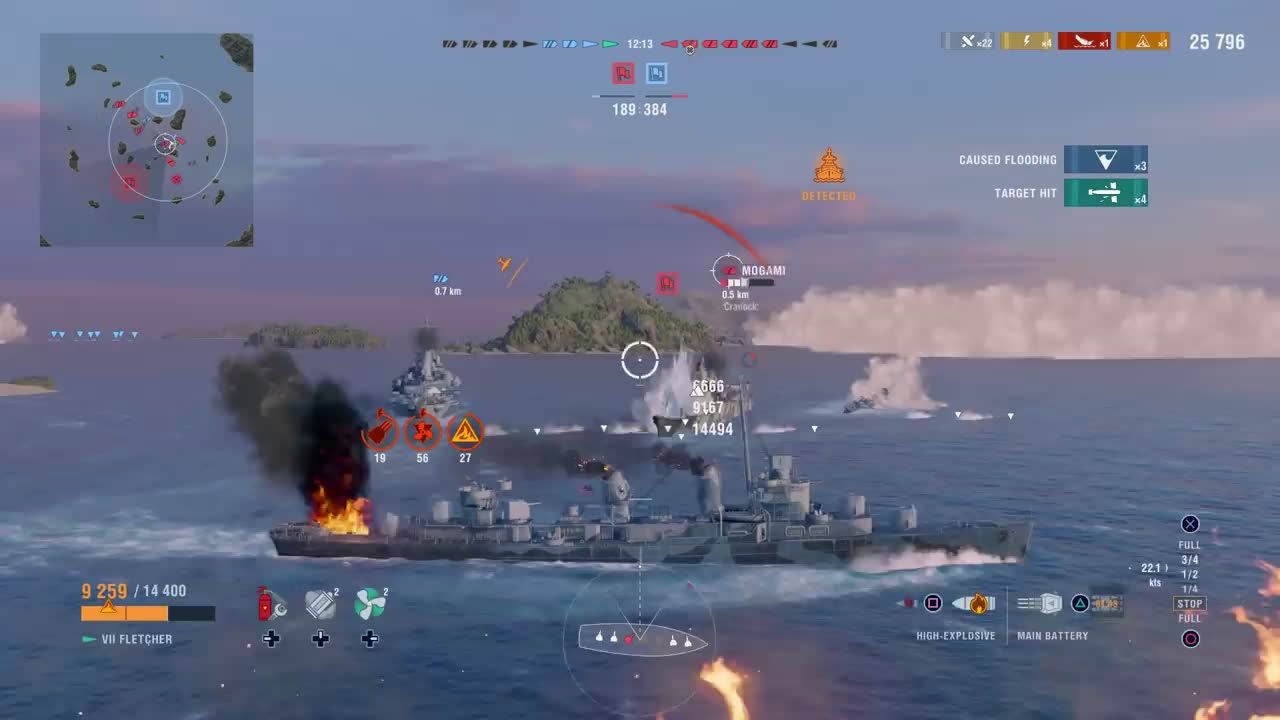Set the throttle to 1/2 speed
This screenshot has height=720, width=1280.
[1190, 574]
